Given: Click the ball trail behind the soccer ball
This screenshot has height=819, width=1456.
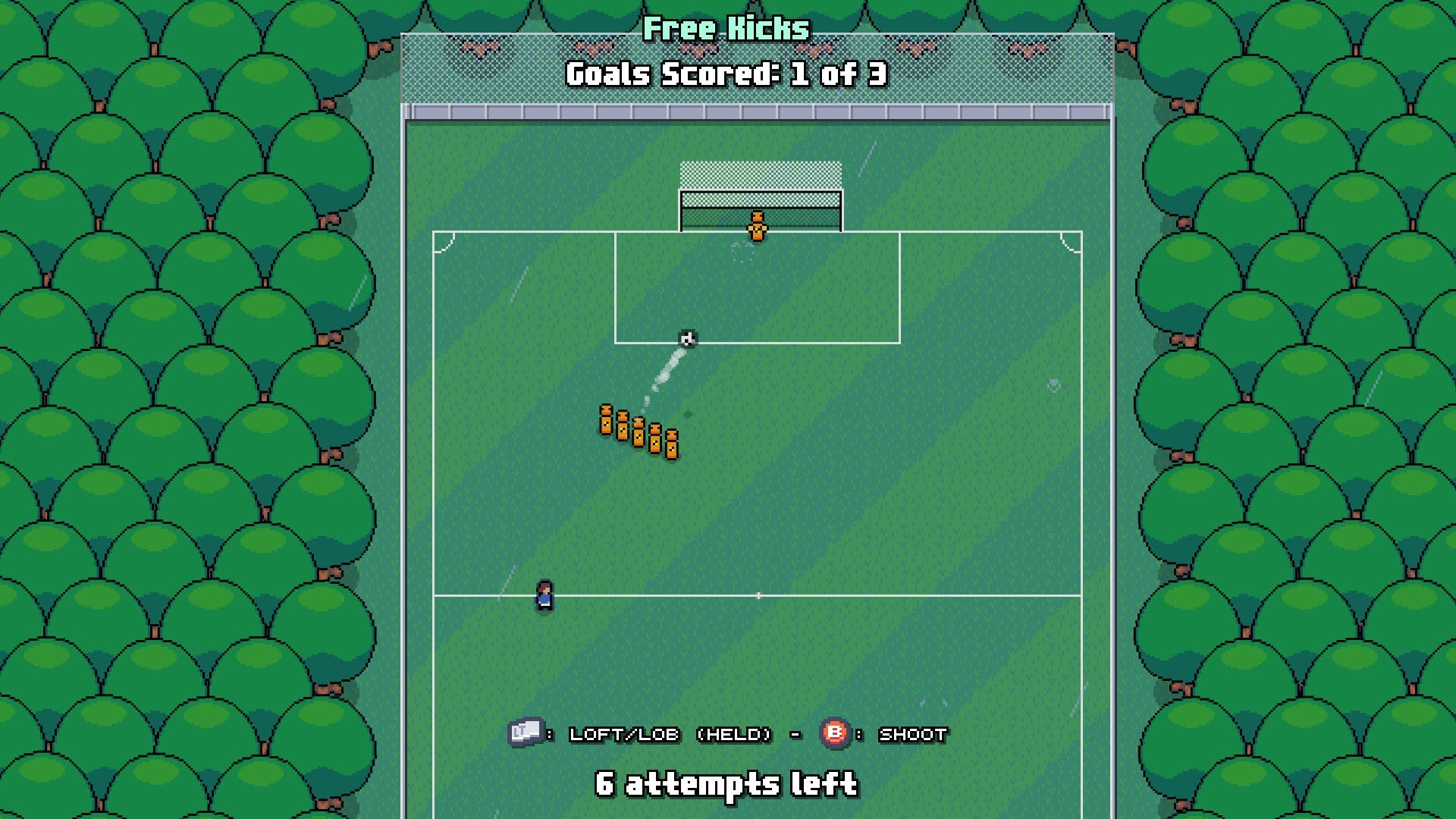Looking at the screenshot, I should (667, 372).
